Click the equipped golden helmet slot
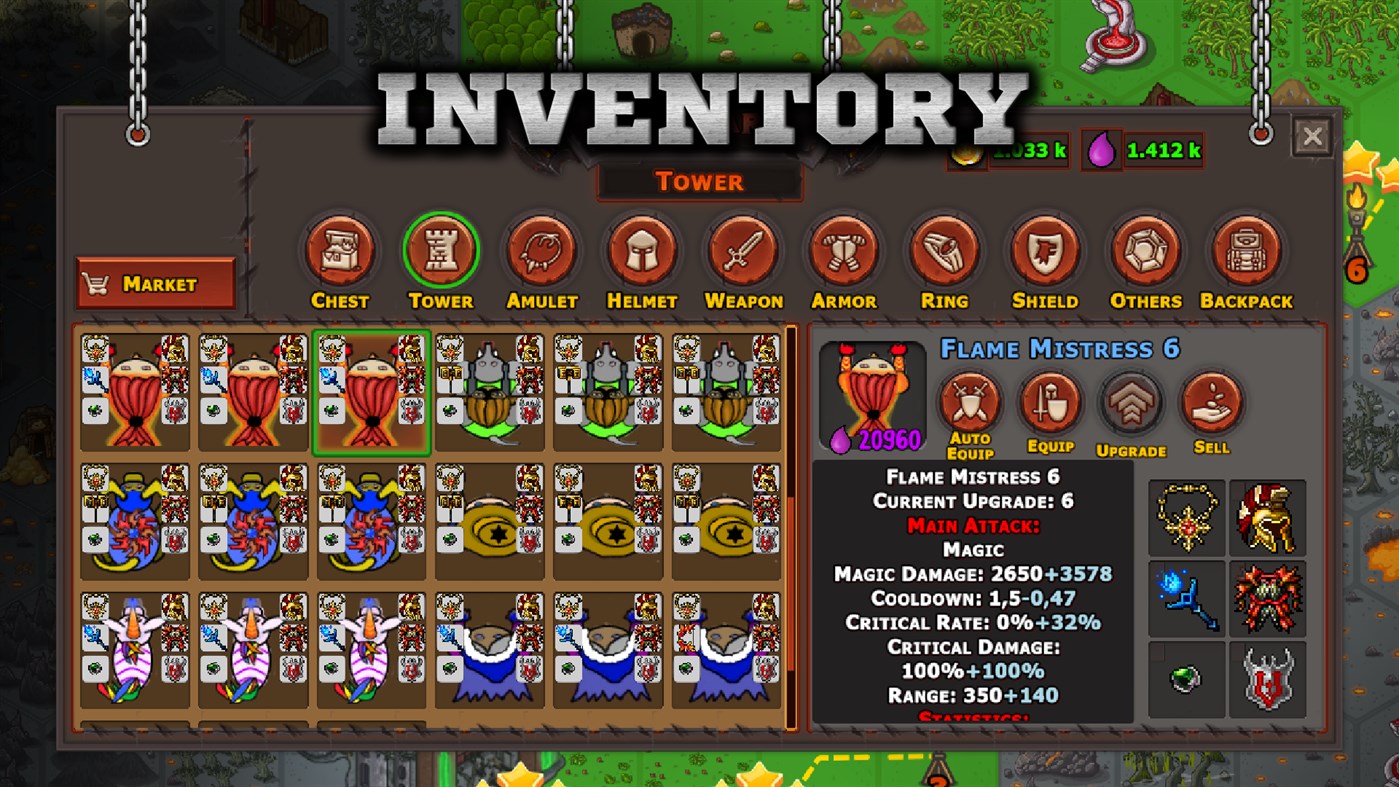This screenshot has width=1399, height=787. point(1266,517)
